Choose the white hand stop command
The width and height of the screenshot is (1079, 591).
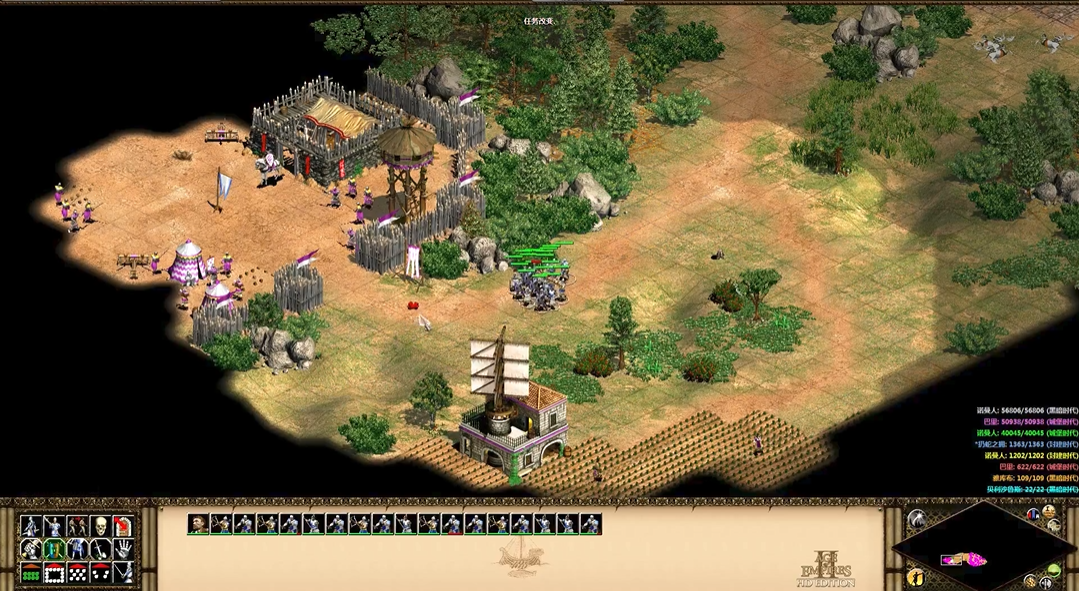(123, 549)
